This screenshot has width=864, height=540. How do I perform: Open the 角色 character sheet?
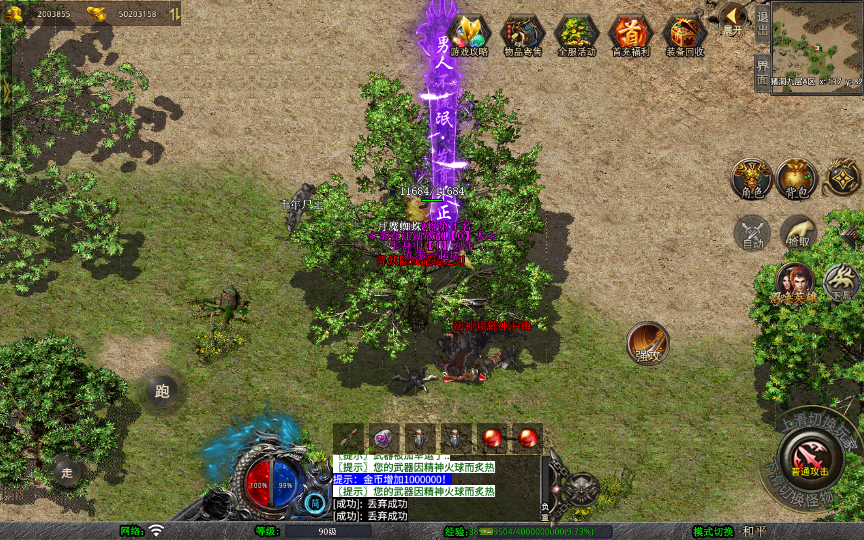click(750, 178)
